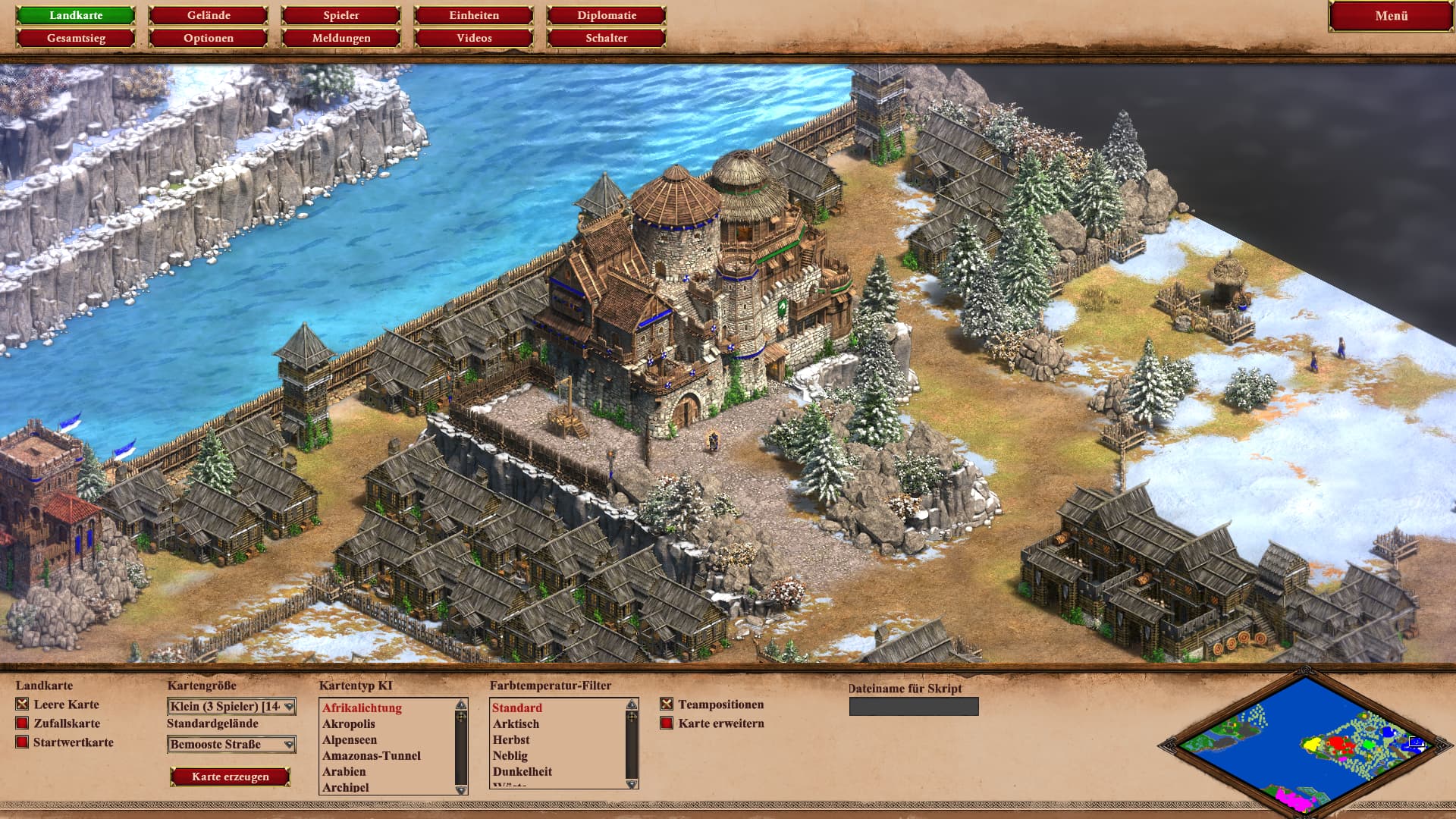Image resolution: width=1456 pixels, height=819 pixels.
Task: Select the Einheiten tab
Action: click(474, 15)
